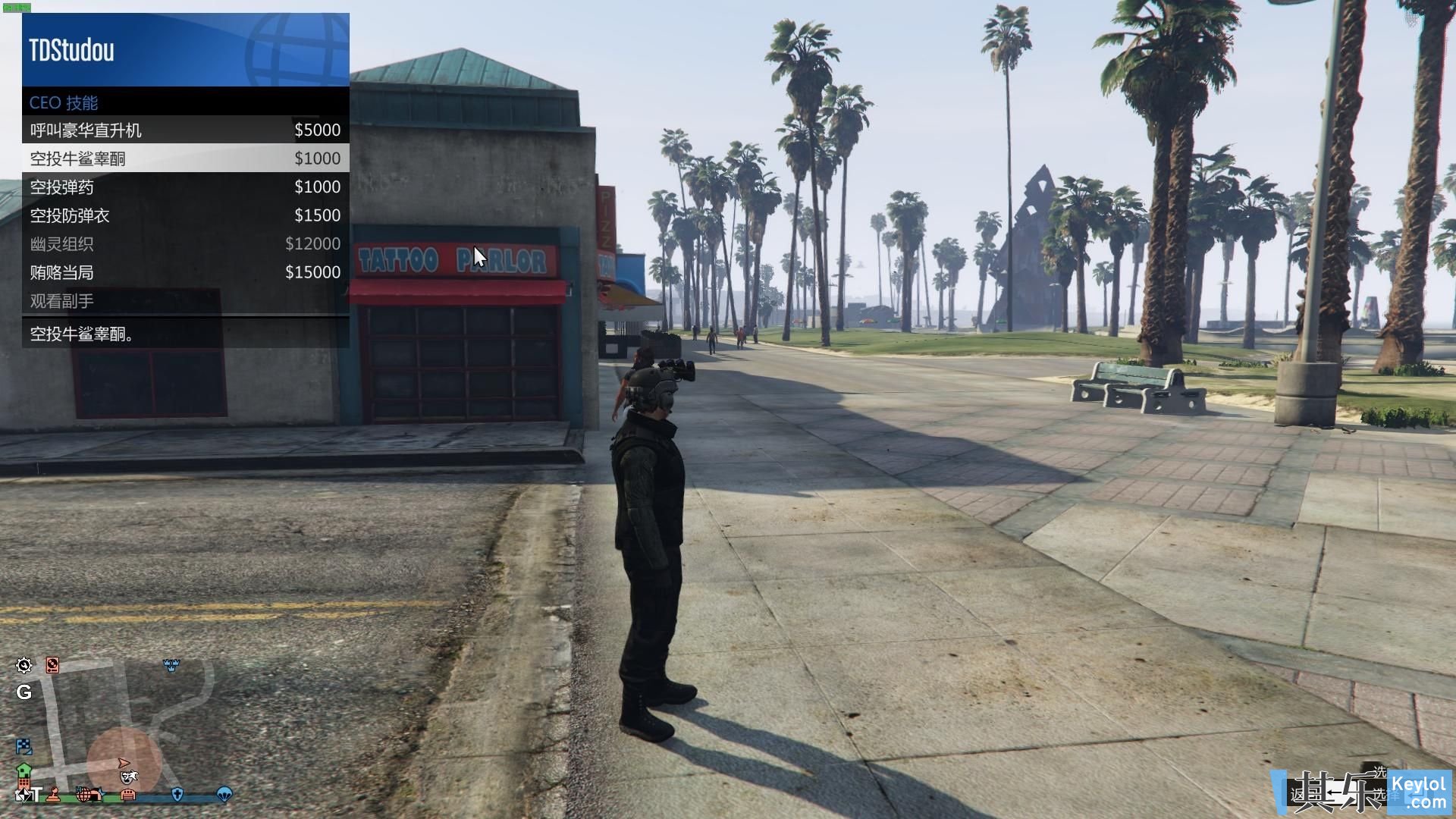Viewport: 1456px width, 819px height.
Task: Activate 贿赂当局 for $15000
Action: 185,272
